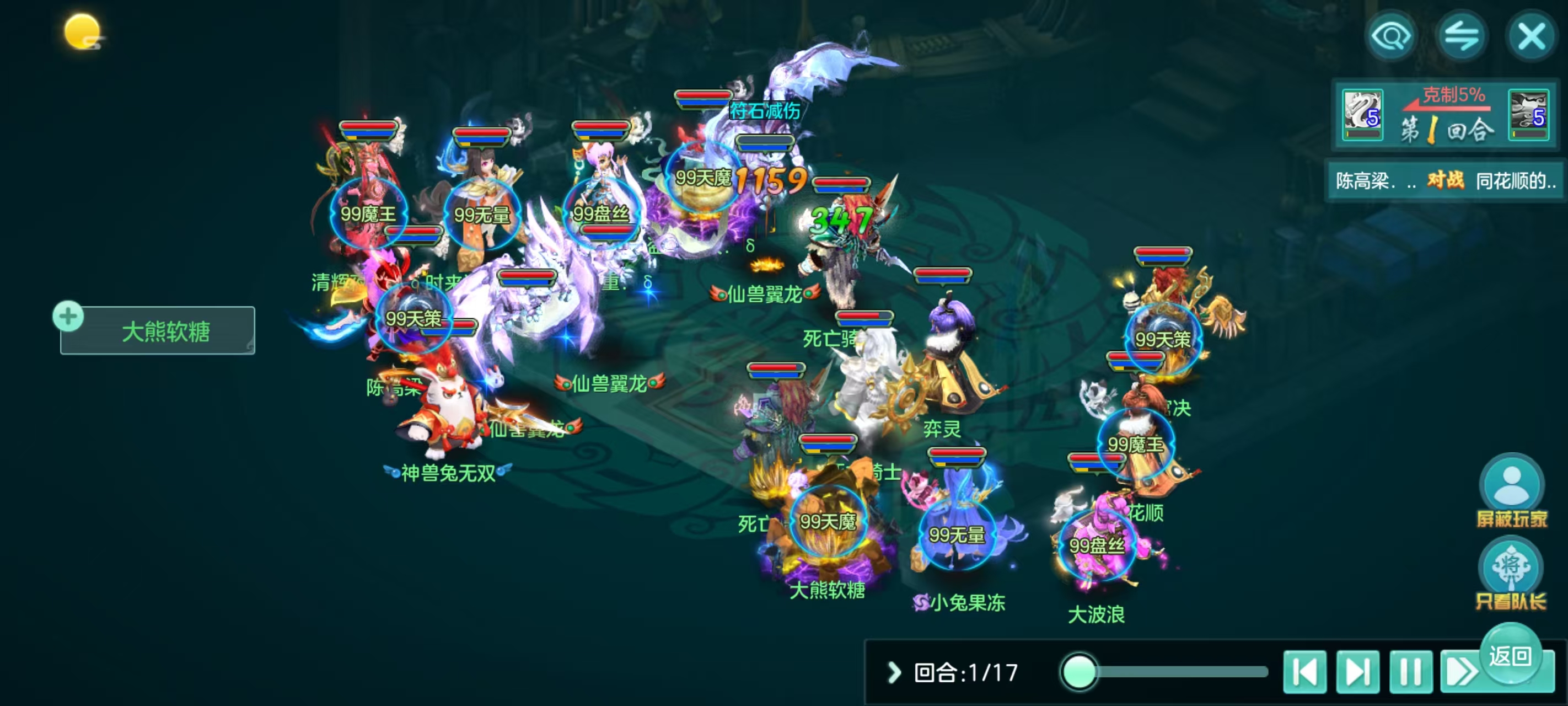
Task: Skip to the next round
Action: point(1357,672)
